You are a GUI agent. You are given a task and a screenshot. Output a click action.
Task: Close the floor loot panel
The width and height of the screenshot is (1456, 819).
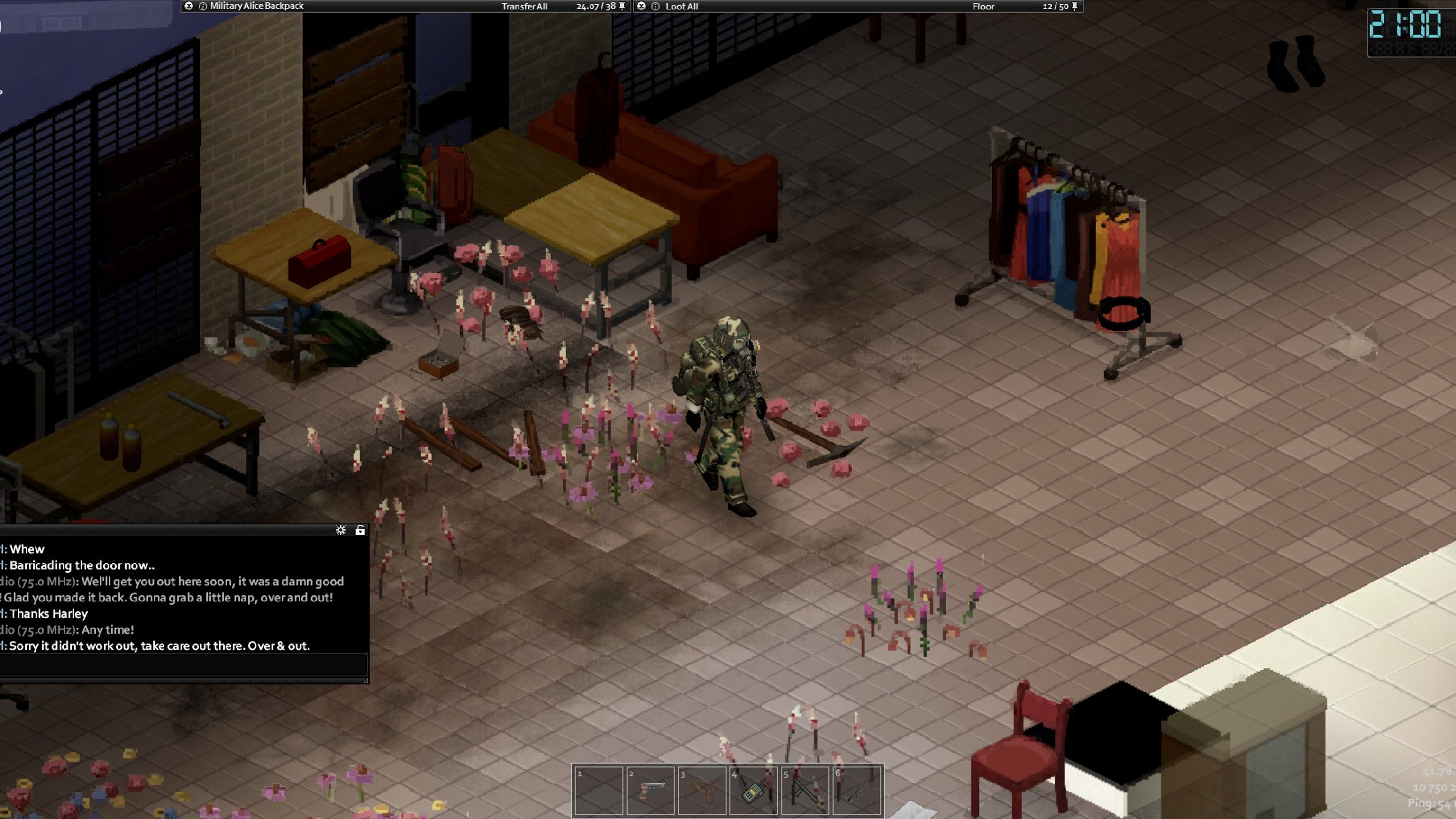click(x=642, y=6)
